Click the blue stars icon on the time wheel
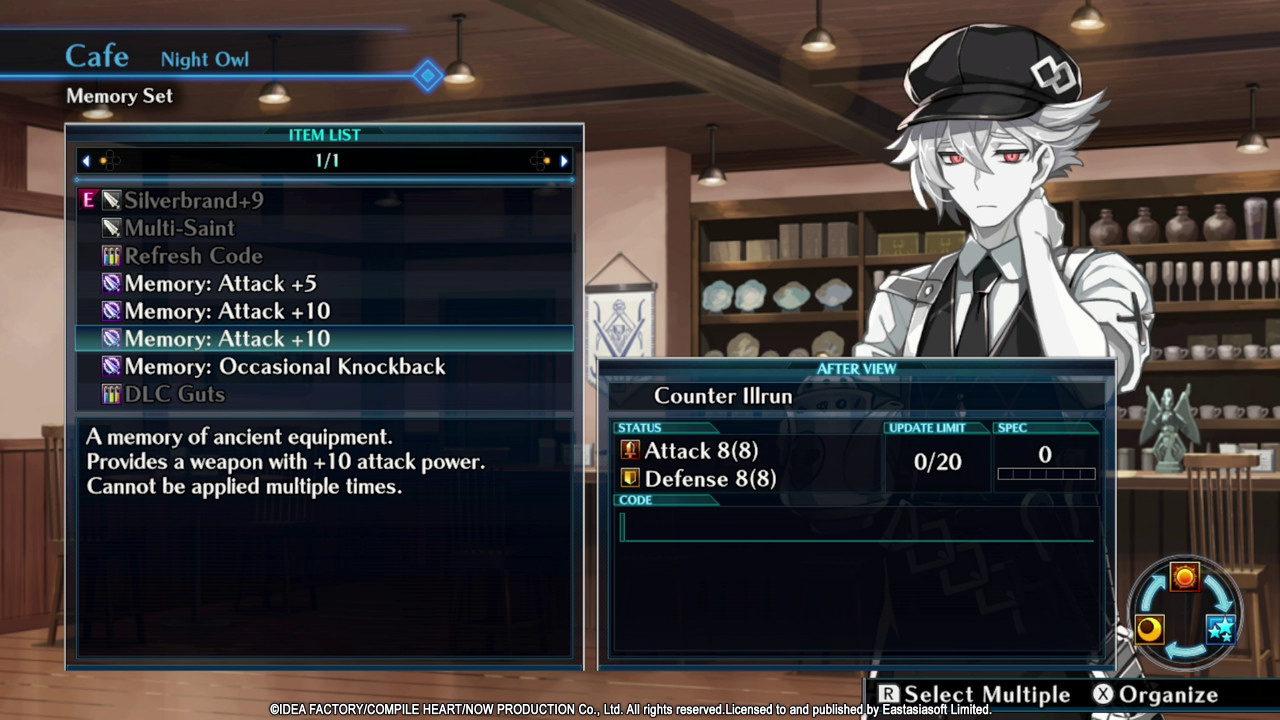Viewport: 1280px width, 720px height. 1221,629
